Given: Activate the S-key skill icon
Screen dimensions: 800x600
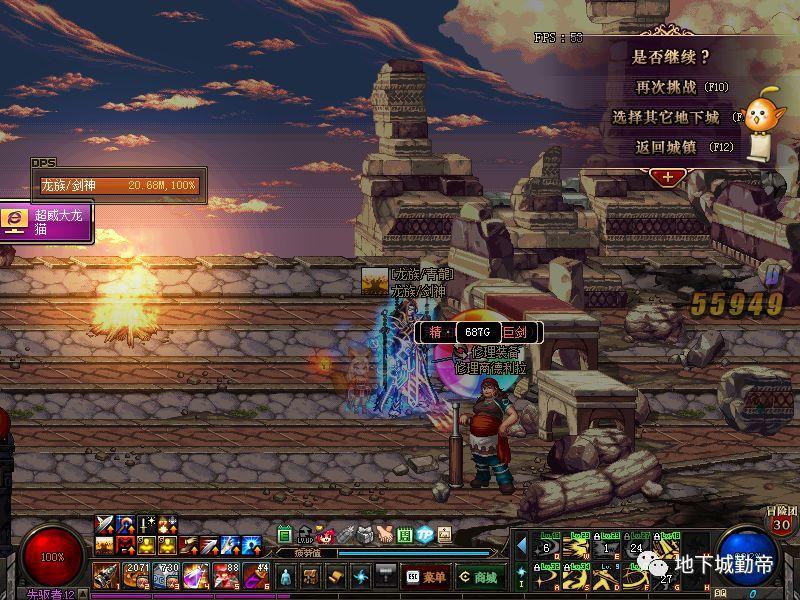Looking at the screenshot, I should 575,577.
